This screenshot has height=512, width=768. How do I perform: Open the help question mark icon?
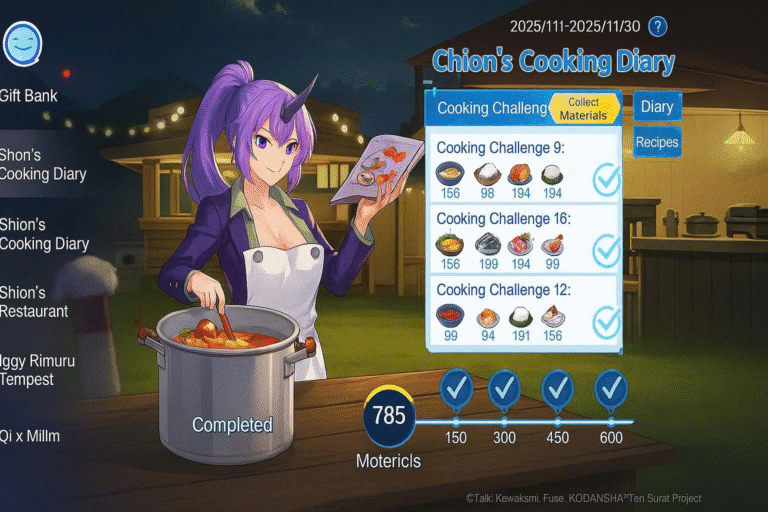tap(657, 27)
